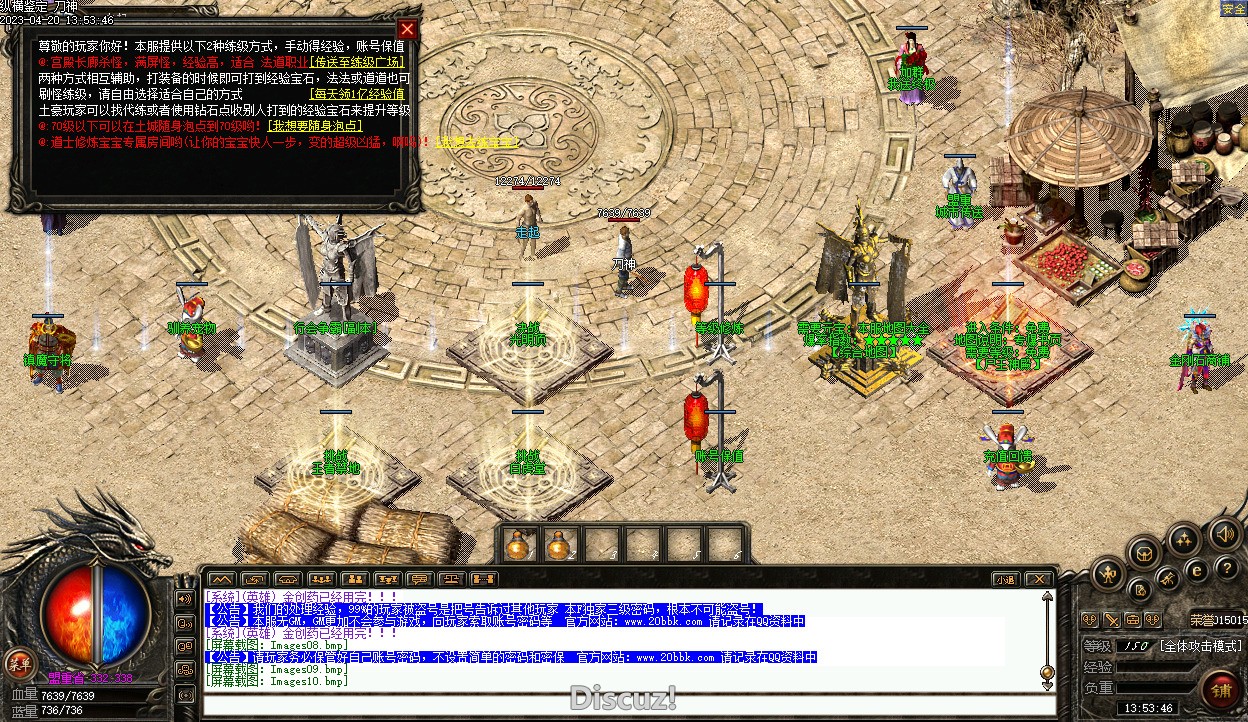1248x722 pixels.
Task: Click the down arrow of the chat scrollbar
Action: [1047, 684]
